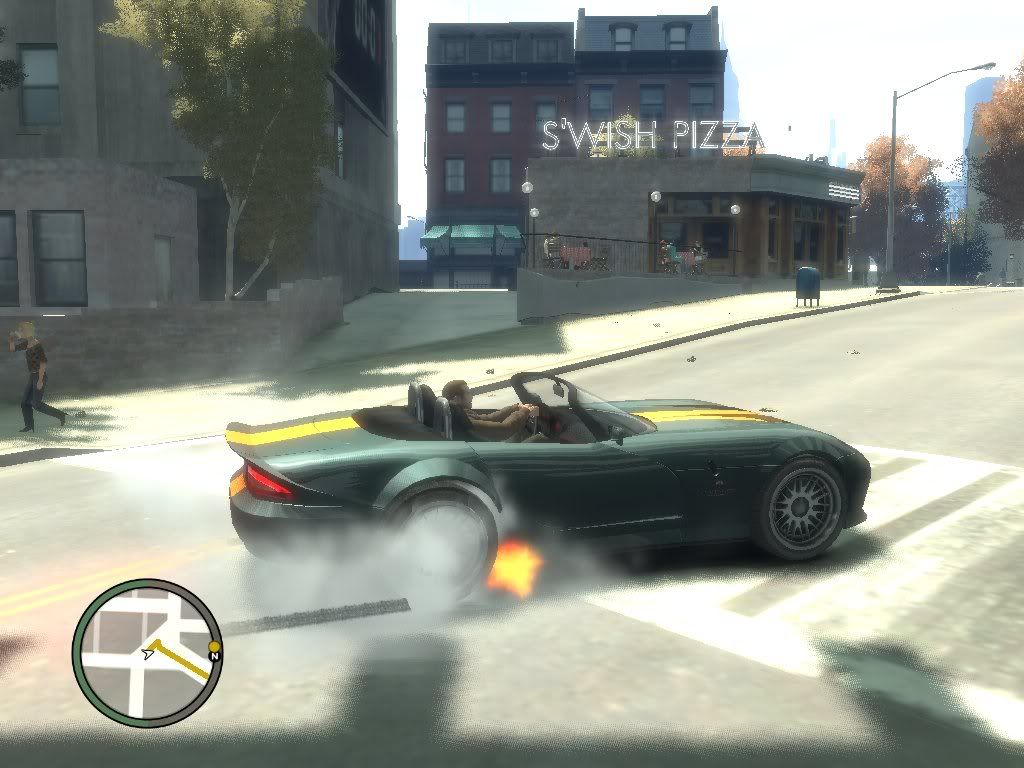Select the white player arrow on minimap
Viewport: 1024px width, 768px height.
click(x=148, y=653)
